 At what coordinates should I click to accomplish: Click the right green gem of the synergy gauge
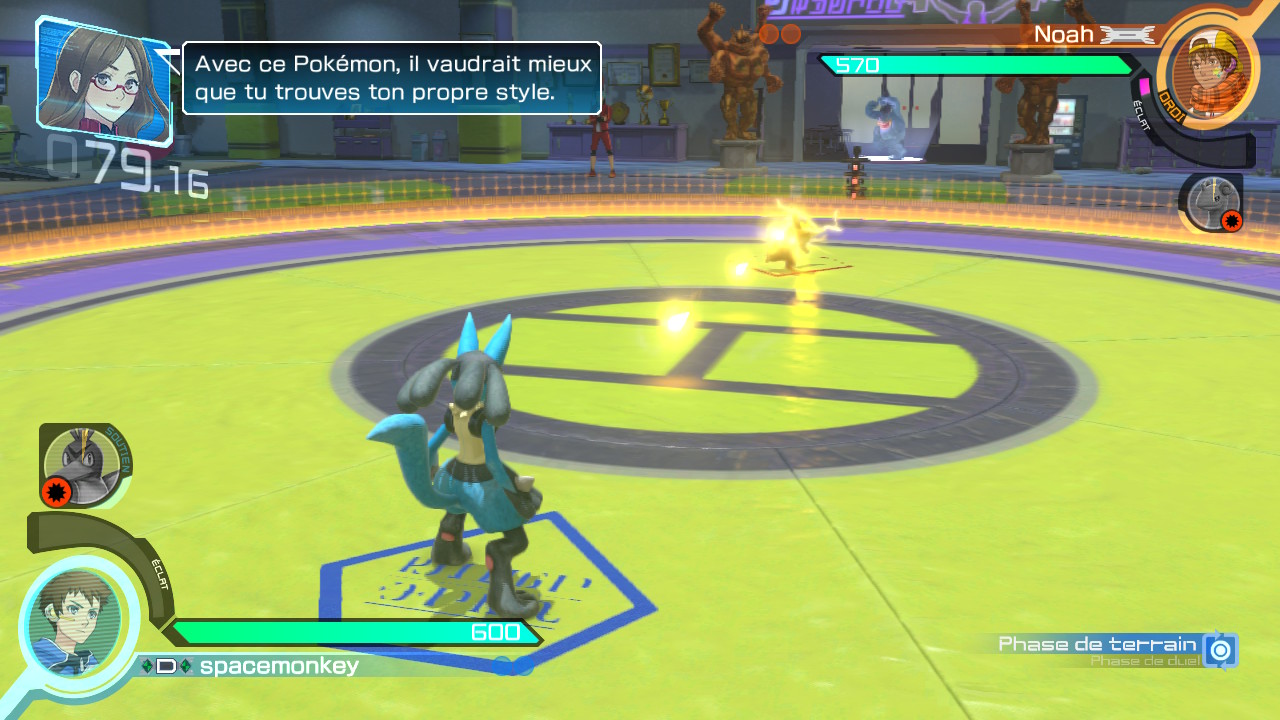(x=186, y=664)
